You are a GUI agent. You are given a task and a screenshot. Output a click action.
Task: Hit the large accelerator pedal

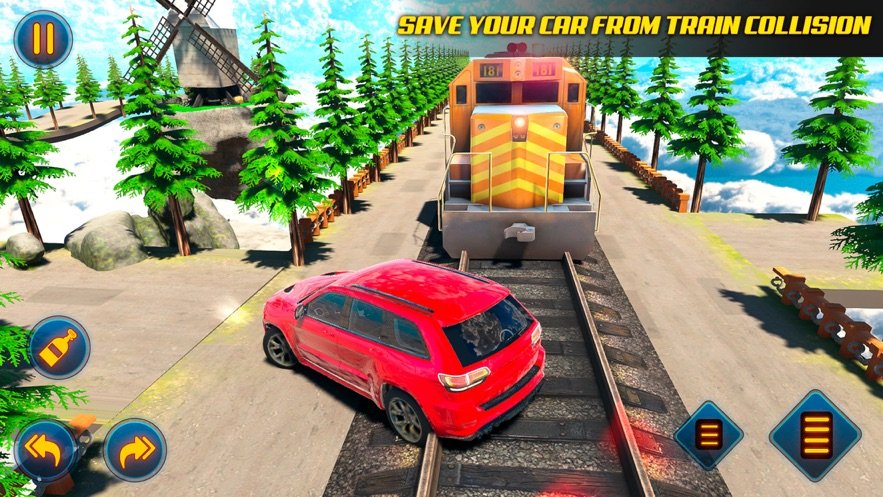click(815, 435)
